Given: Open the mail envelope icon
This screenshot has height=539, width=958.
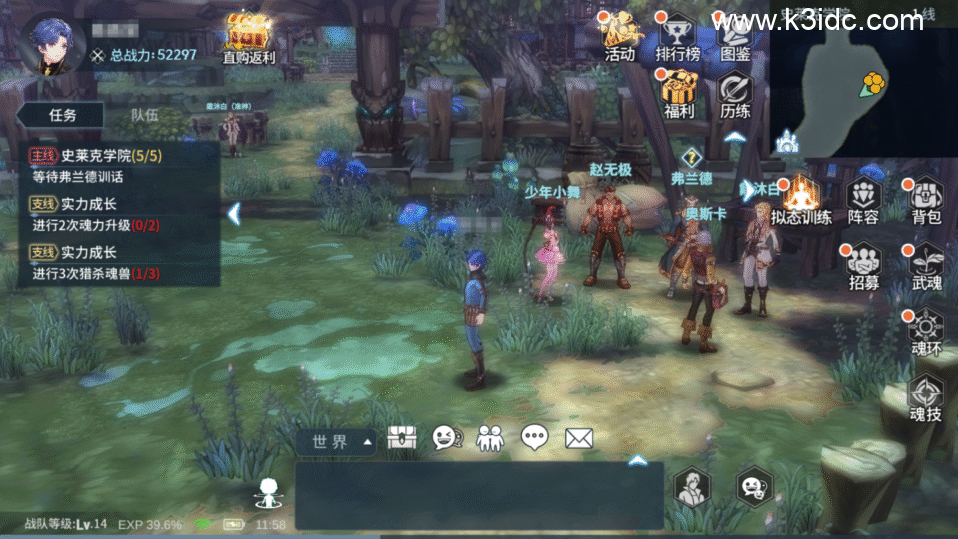Looking at the screenshot, I should 579,438.
